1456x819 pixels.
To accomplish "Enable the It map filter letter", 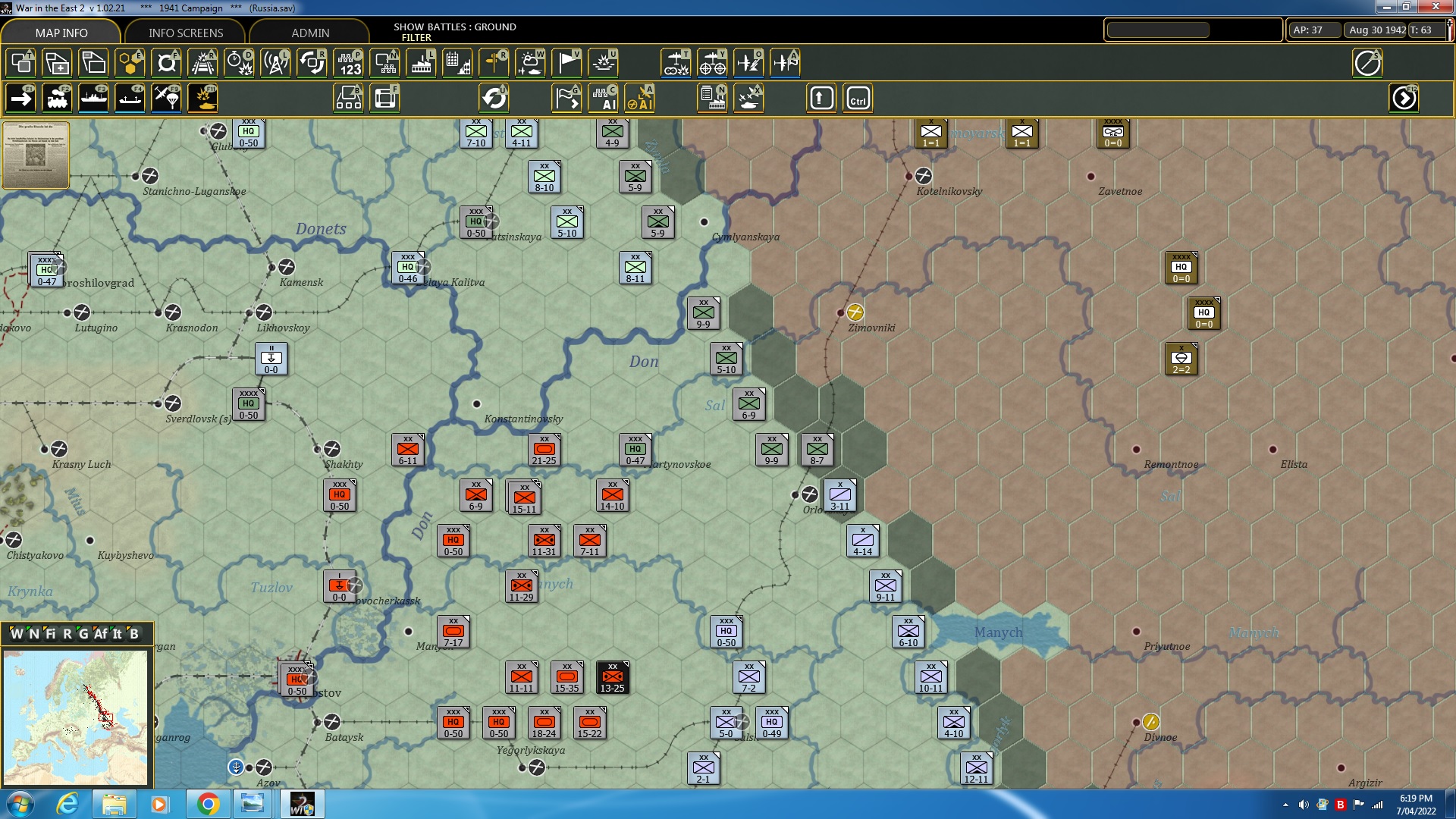I will 117,634.
